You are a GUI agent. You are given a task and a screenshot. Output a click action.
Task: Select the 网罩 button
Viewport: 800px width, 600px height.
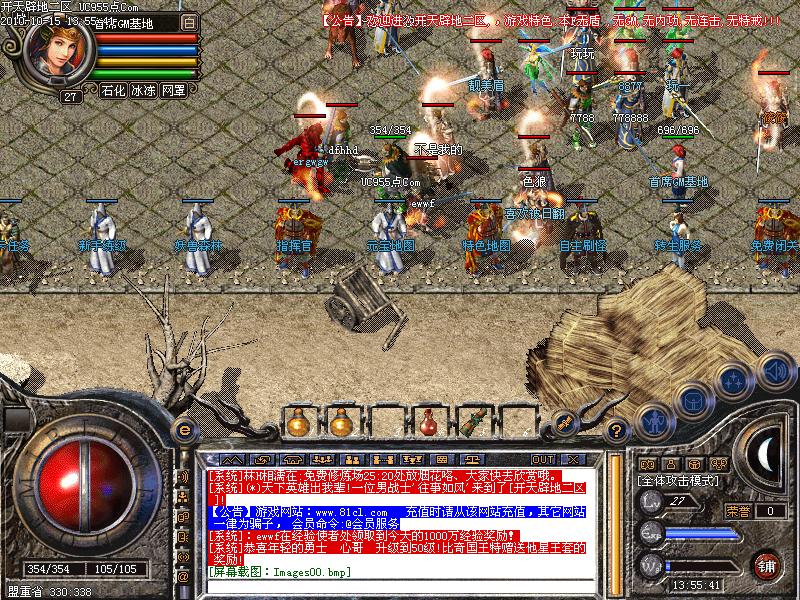[x=173, y=90]
